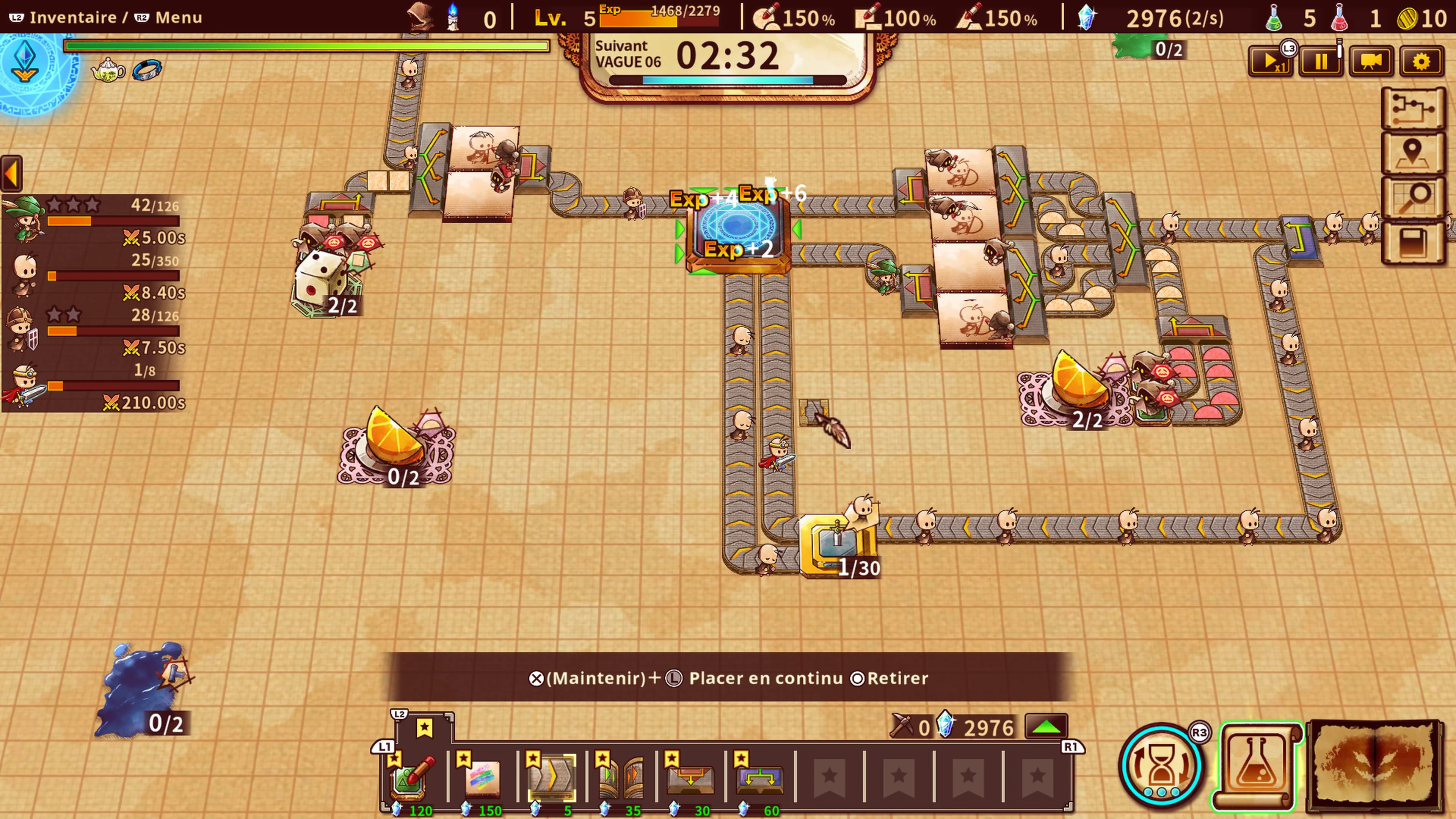Activate the hourglass time rewind ability
This screenshot has width=1456, height=819.
[1161, 765]
